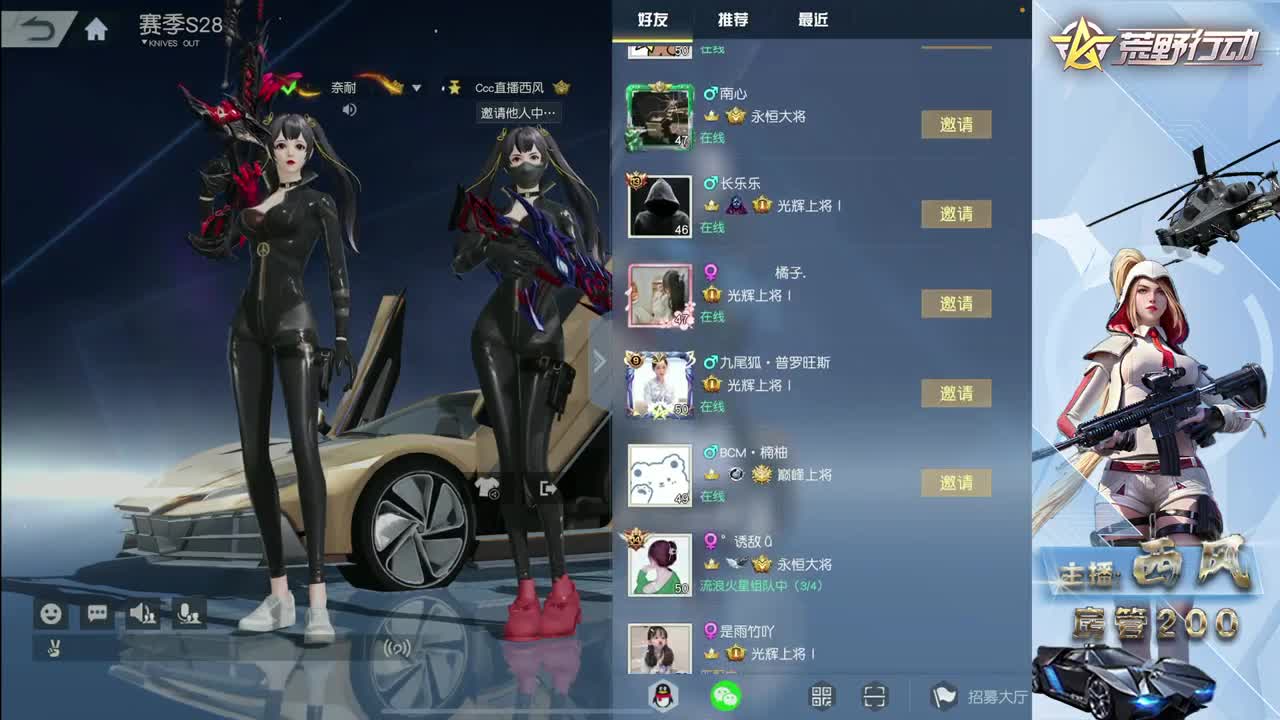Invite 南心 with the 邀请 button
This screenshot has width=1280, height=720.
point(956,125)
